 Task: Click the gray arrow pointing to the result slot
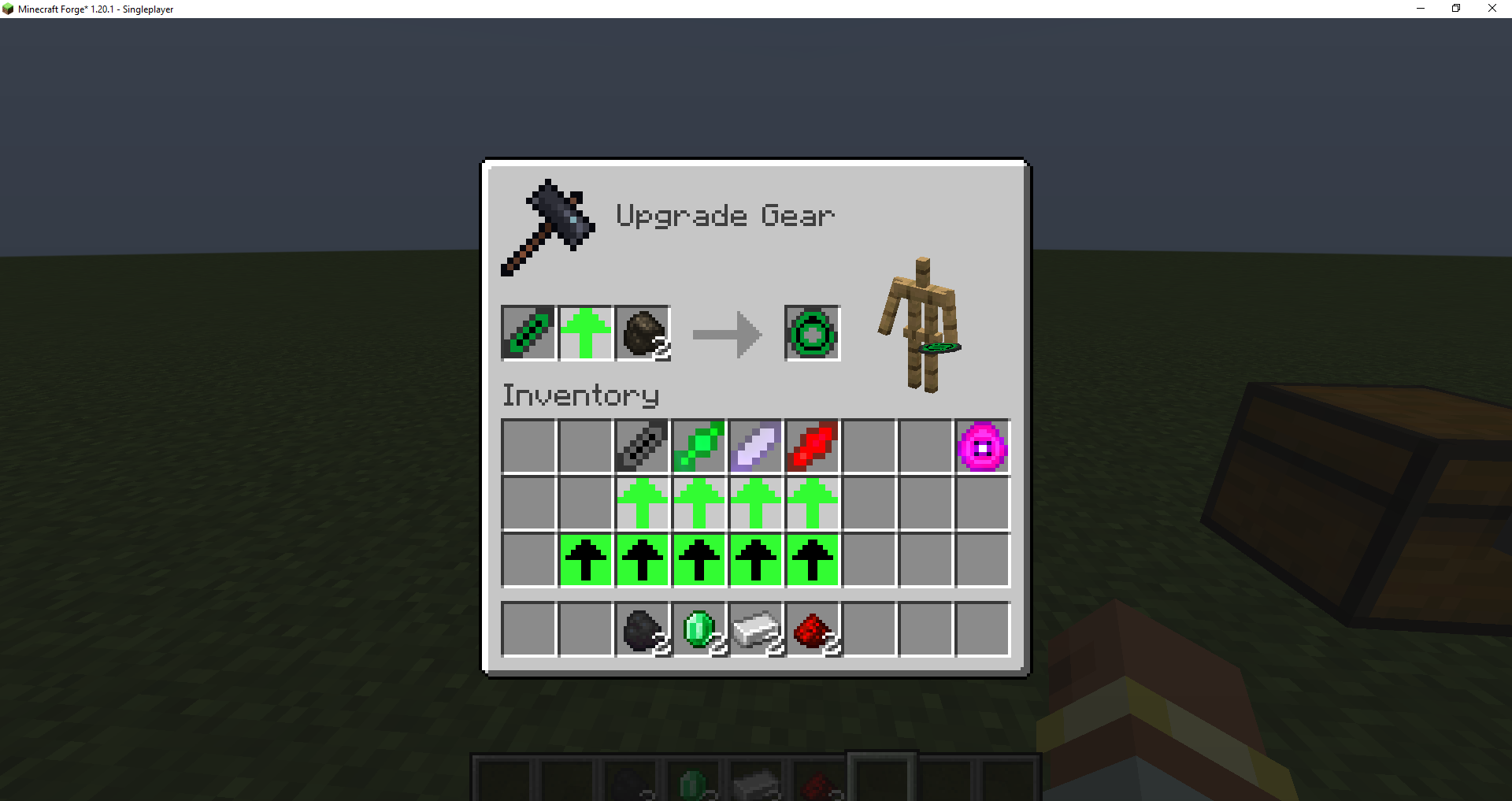tap(726, 333)
